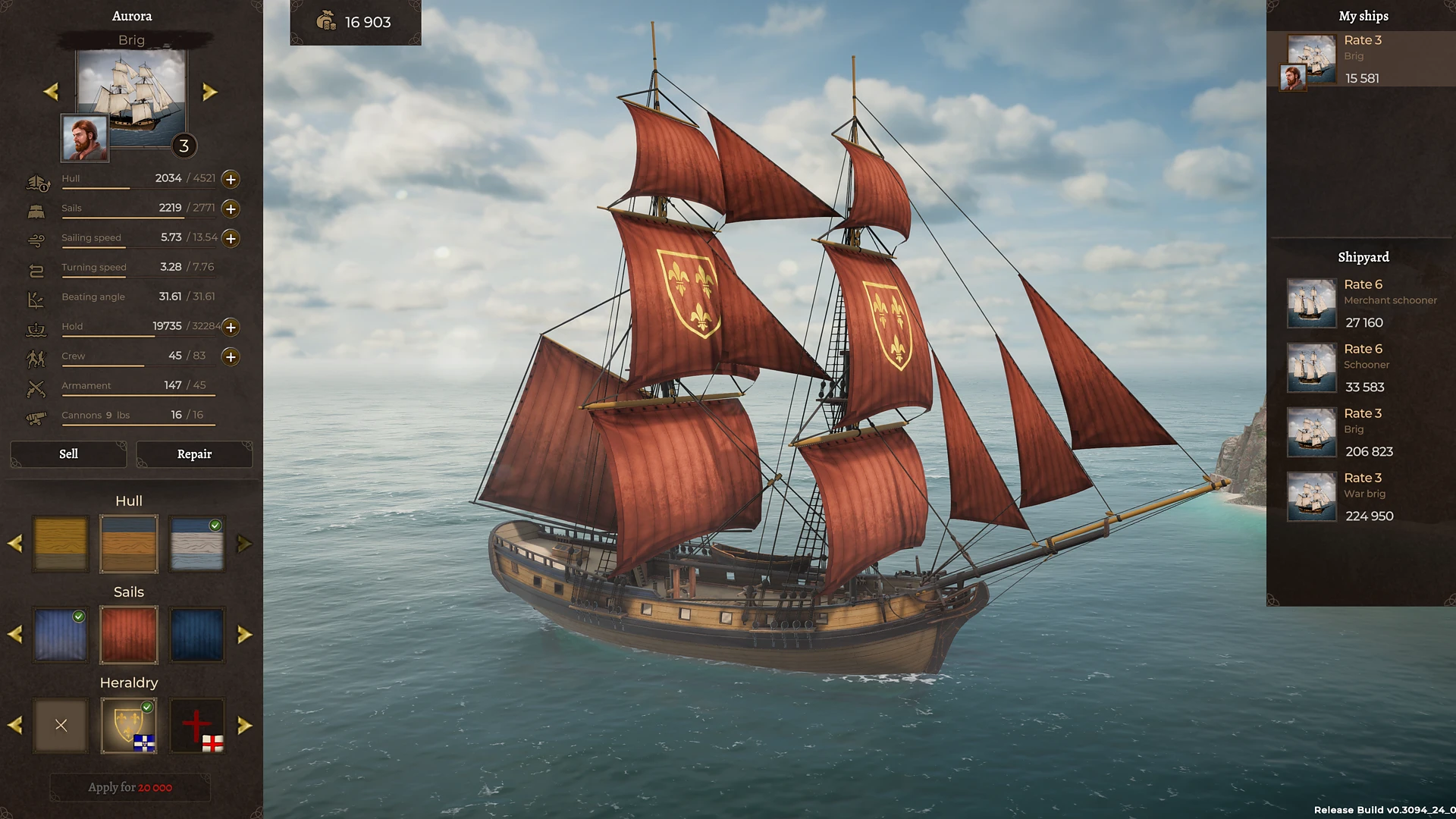The width and height of the screenshot is (1456, 819).
Task: Select the red sails color swatch
Action: tap(129, 635)
